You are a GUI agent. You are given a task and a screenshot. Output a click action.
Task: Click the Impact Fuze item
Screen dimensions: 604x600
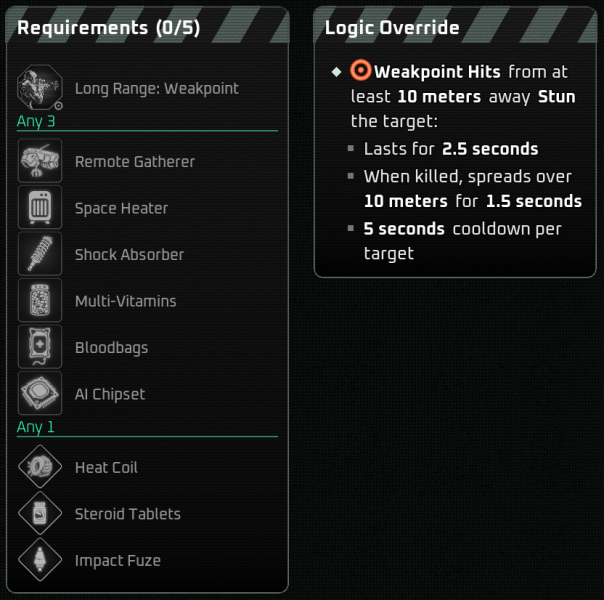117,561
